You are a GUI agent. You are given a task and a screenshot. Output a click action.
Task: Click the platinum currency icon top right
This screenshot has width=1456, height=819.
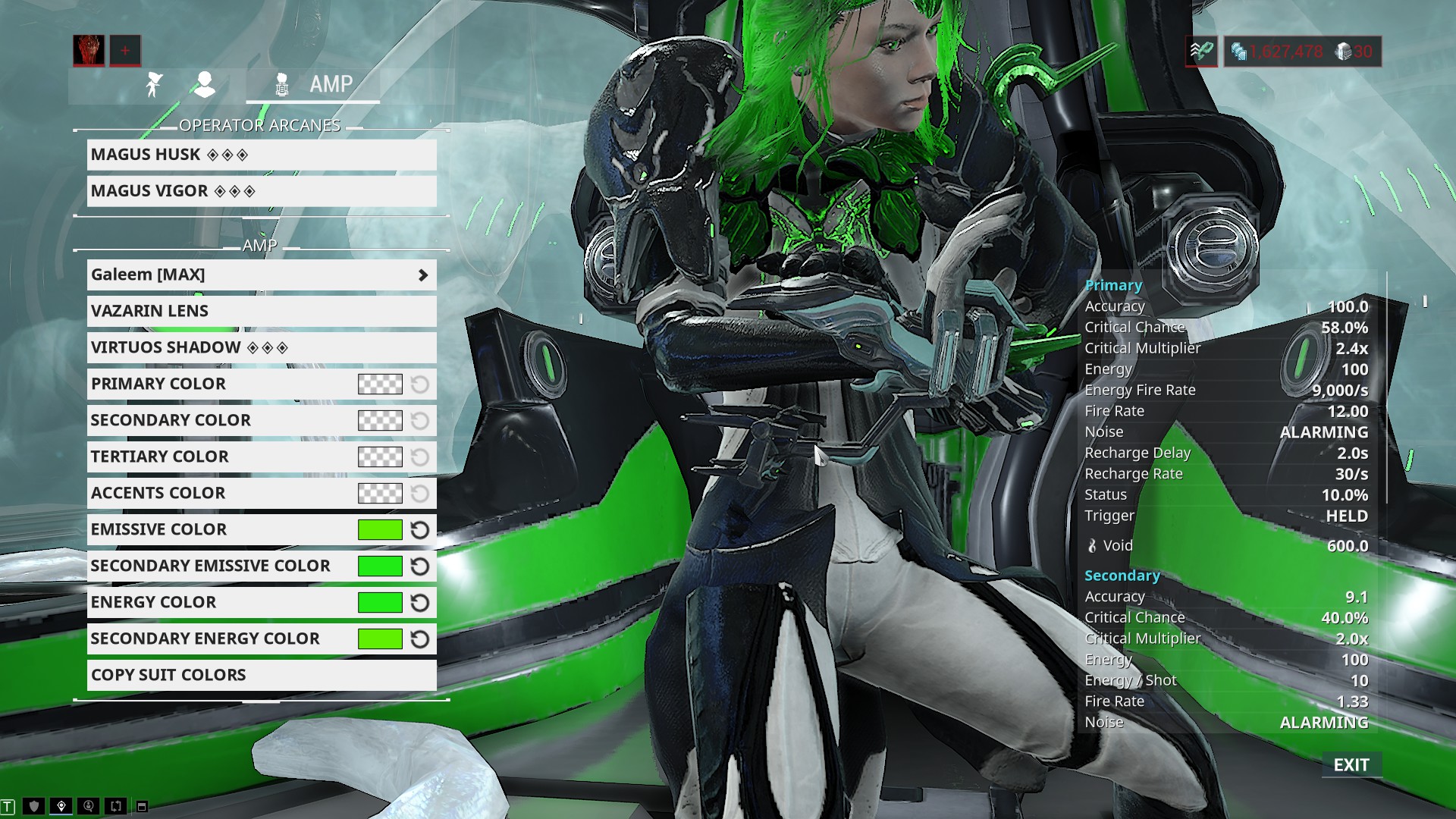click(x=1342, y=52)
